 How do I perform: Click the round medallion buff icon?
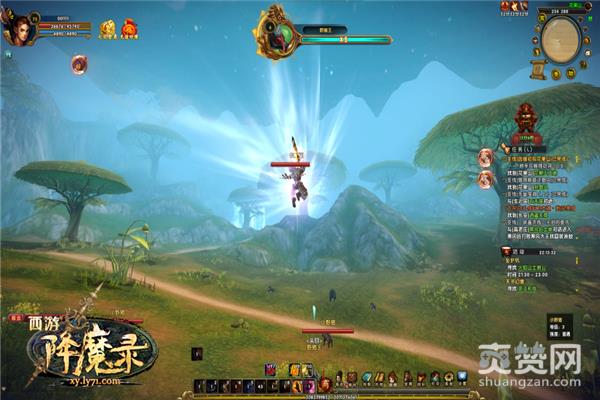click(x=79, y=64)
